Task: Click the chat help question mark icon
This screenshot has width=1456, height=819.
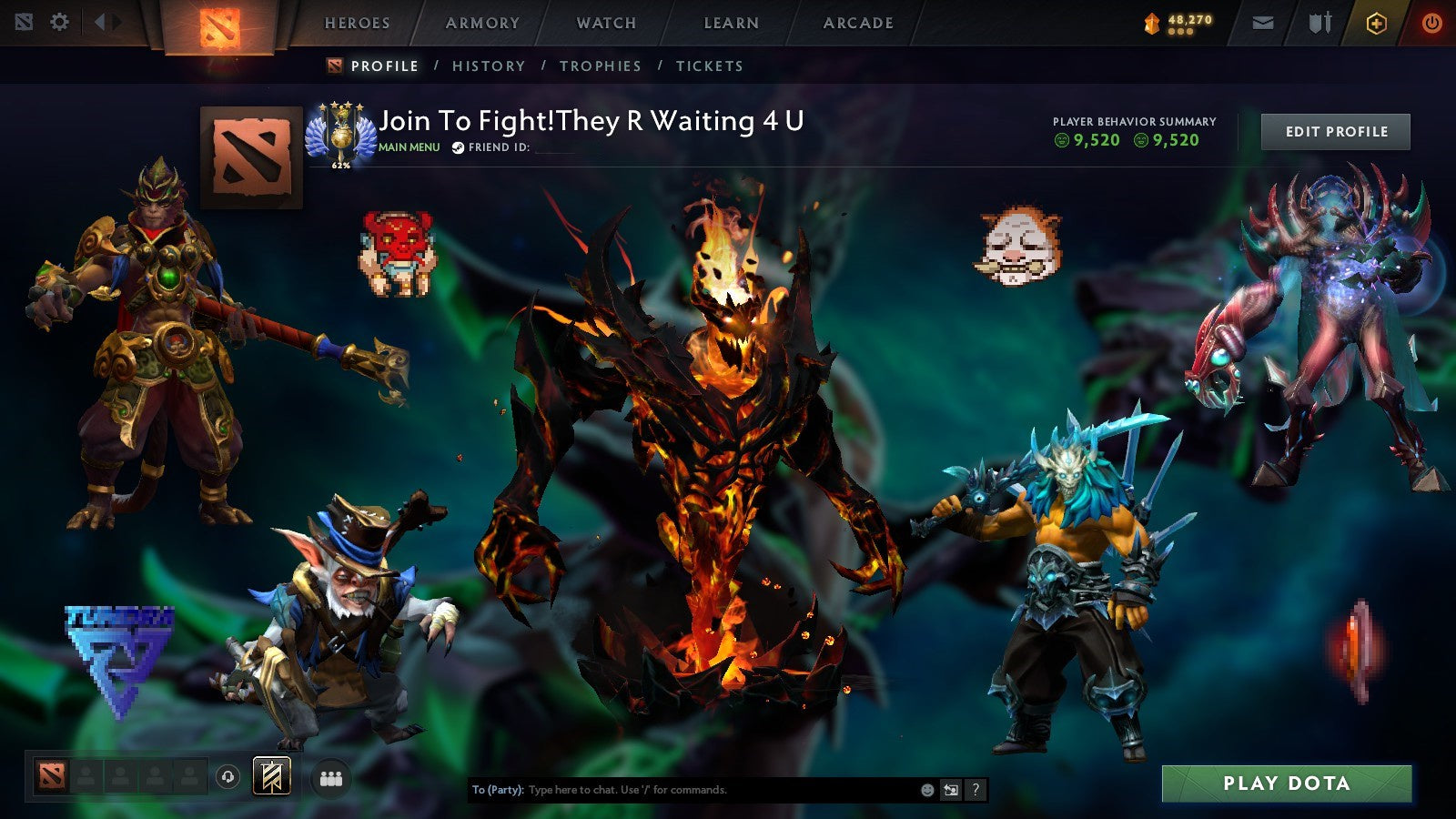Action: coord(976,790)
